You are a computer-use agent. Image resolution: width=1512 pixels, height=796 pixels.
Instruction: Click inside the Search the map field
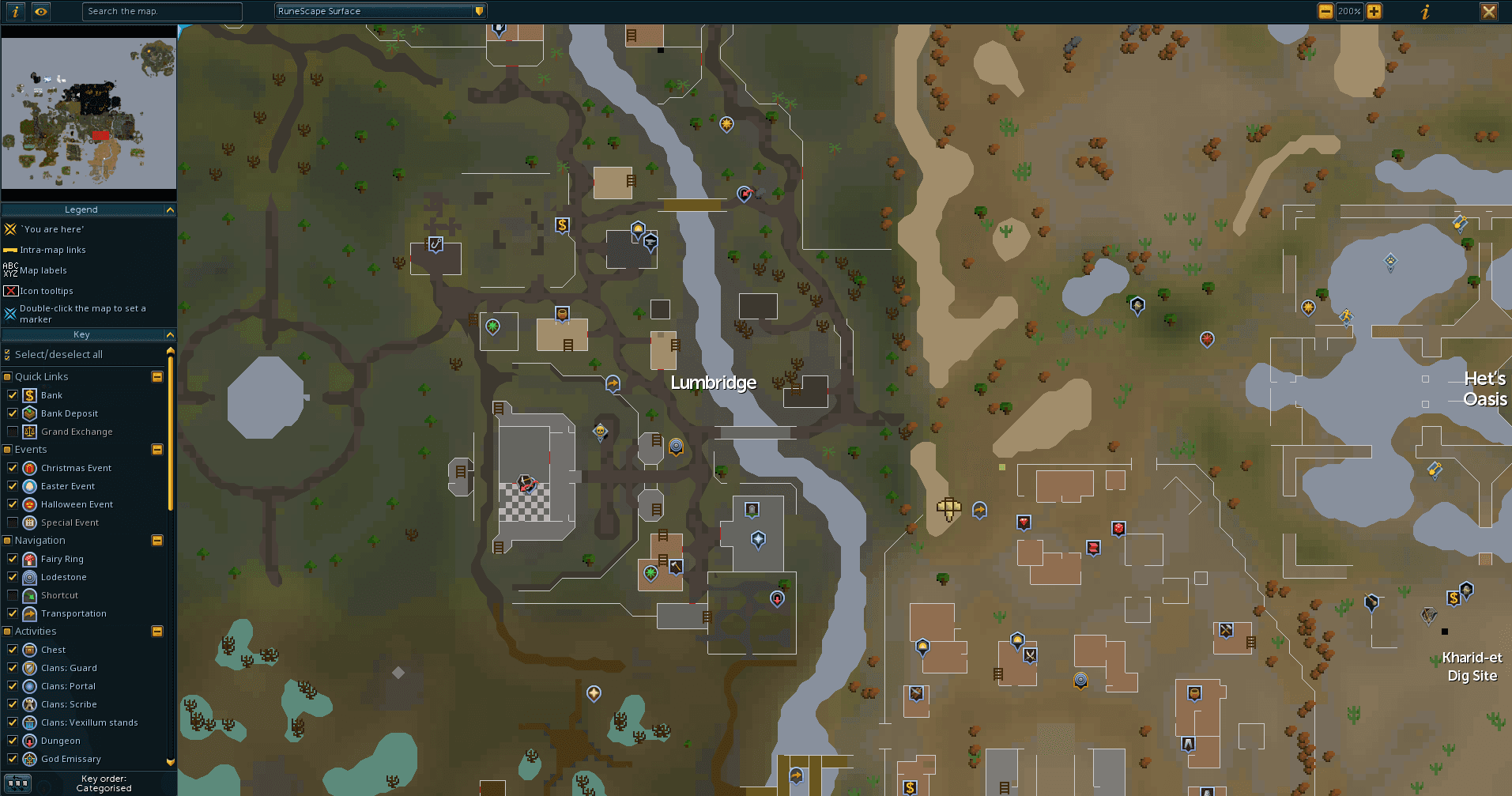(x=162, y=11)
